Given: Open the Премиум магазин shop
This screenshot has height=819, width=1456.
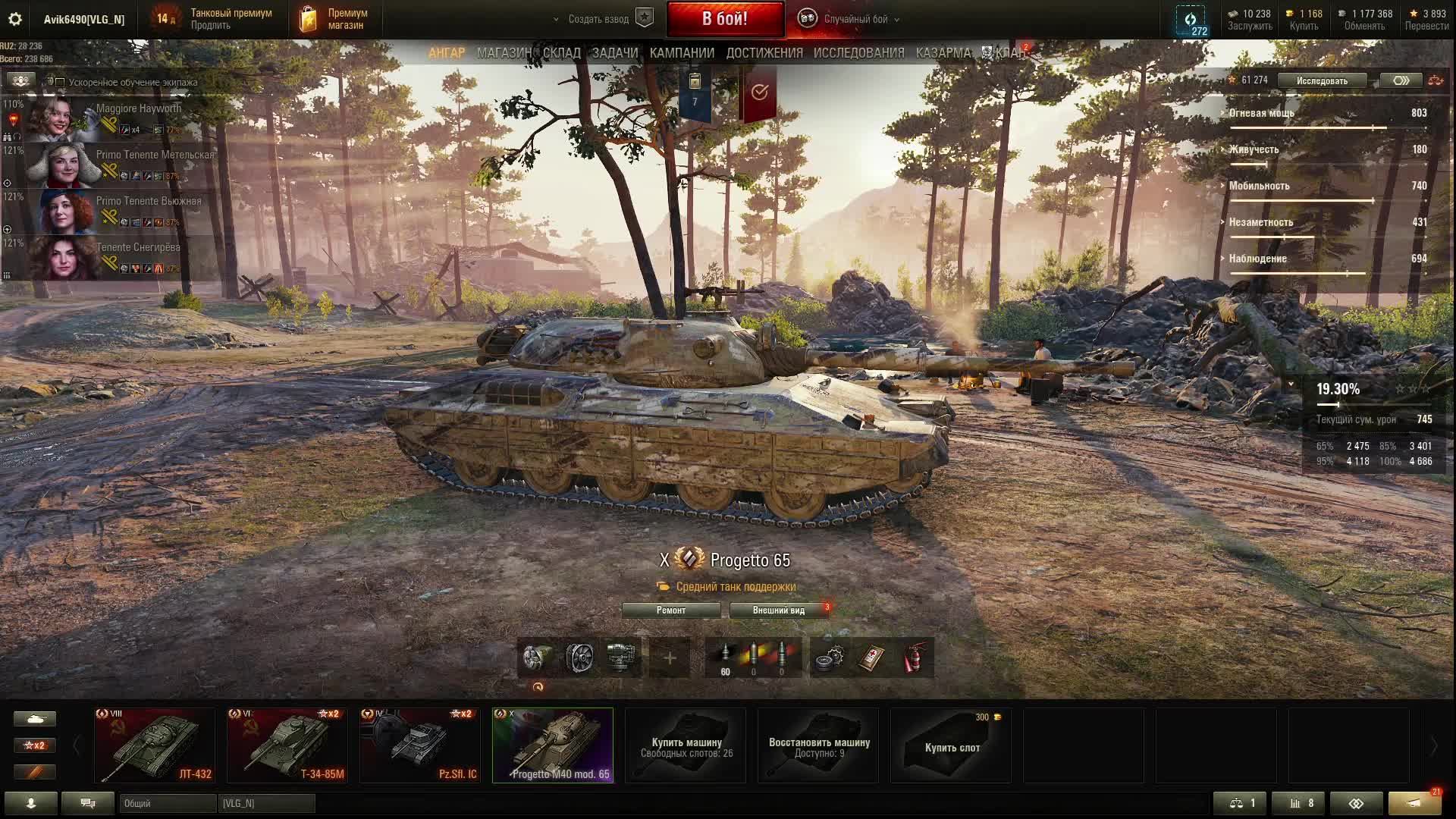Looking at the screenshot, I should (x=336, y=19).
